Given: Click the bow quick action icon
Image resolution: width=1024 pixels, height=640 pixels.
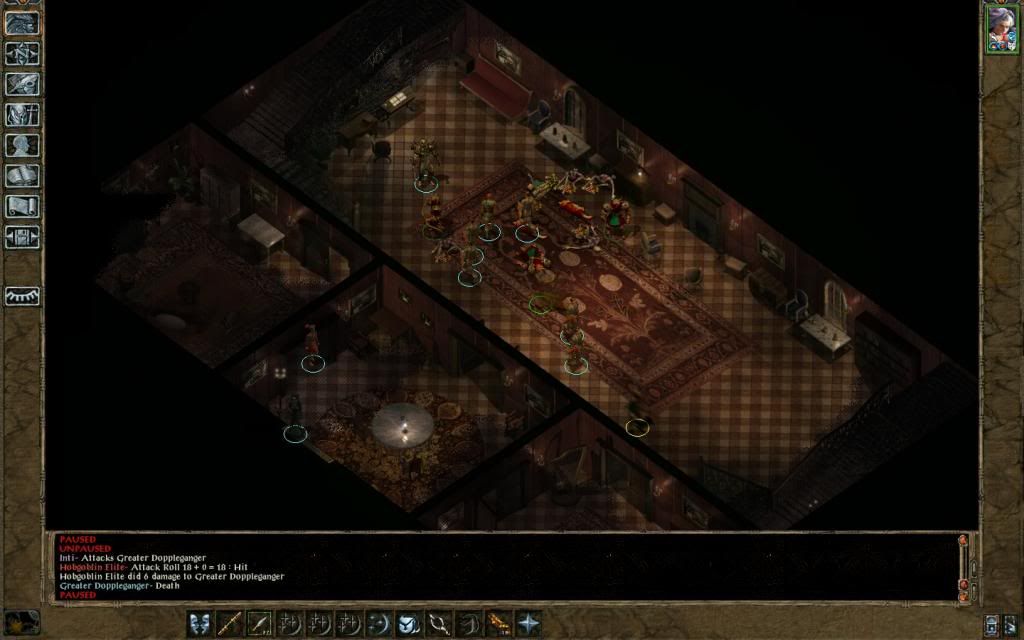Looking at the screenshot, I should (x=439, y=623).
